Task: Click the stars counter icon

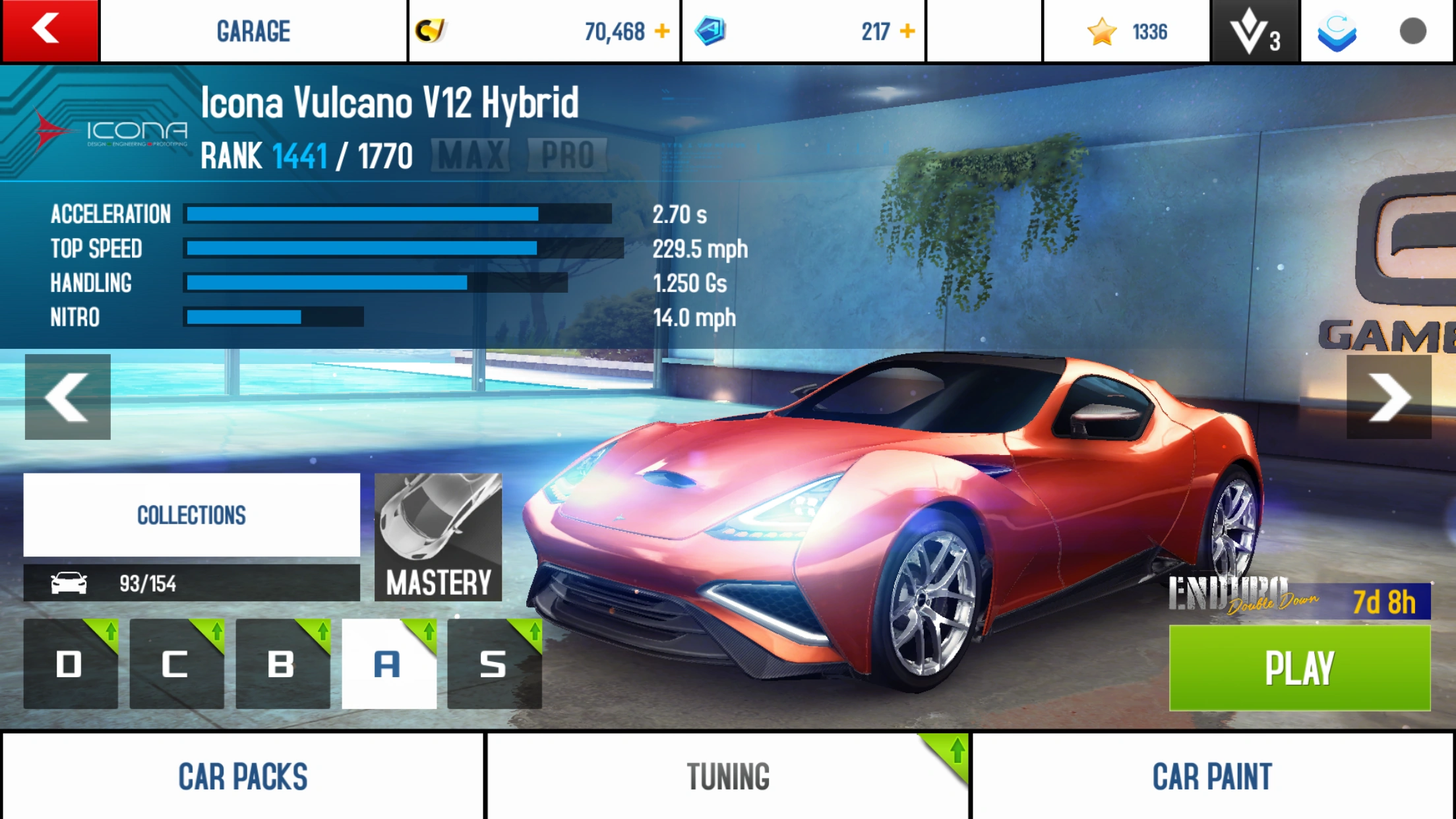Action: tap(1101, 30)
